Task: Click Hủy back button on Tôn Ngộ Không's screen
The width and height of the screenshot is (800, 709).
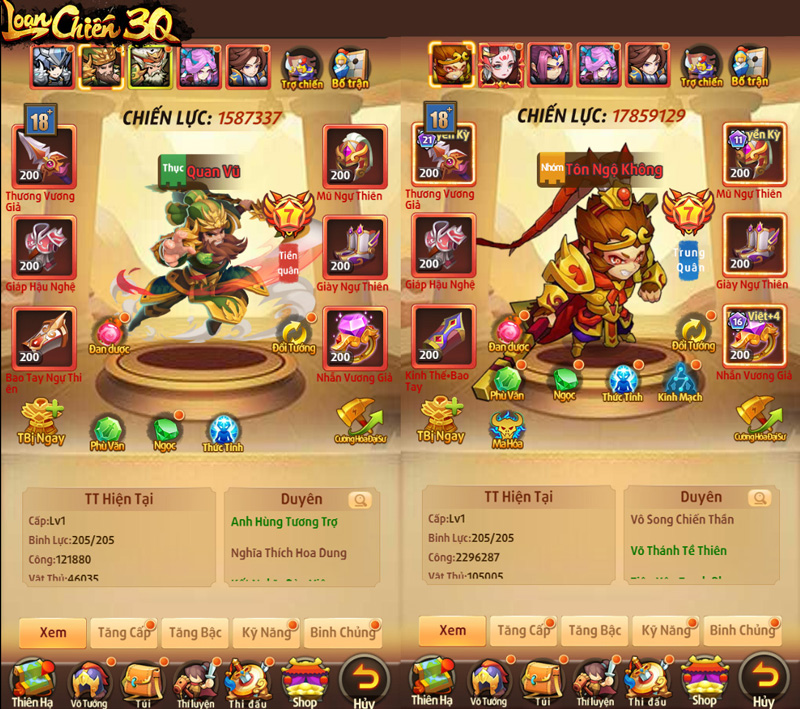Action: pyautogui.click(x=763, y=679)
